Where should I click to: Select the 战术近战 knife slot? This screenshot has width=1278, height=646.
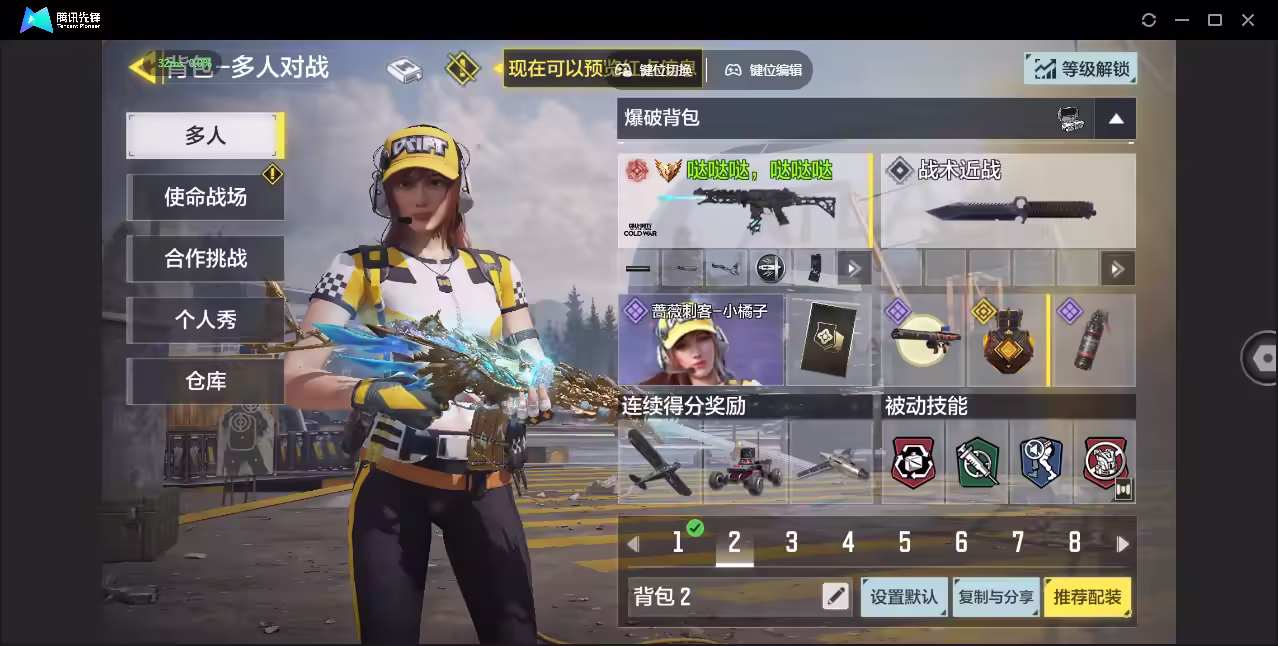(x=1008, y=200)
